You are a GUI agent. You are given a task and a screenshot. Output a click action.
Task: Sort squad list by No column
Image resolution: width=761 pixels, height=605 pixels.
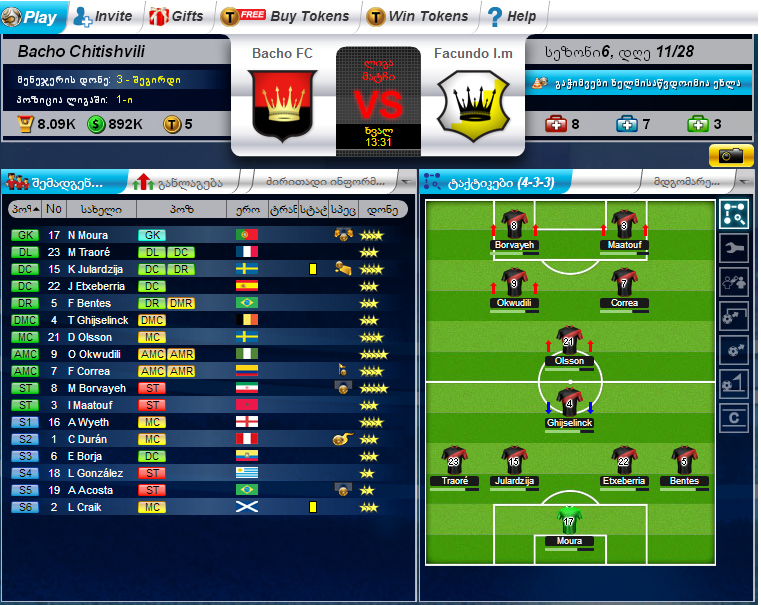[x=54, y=210]
